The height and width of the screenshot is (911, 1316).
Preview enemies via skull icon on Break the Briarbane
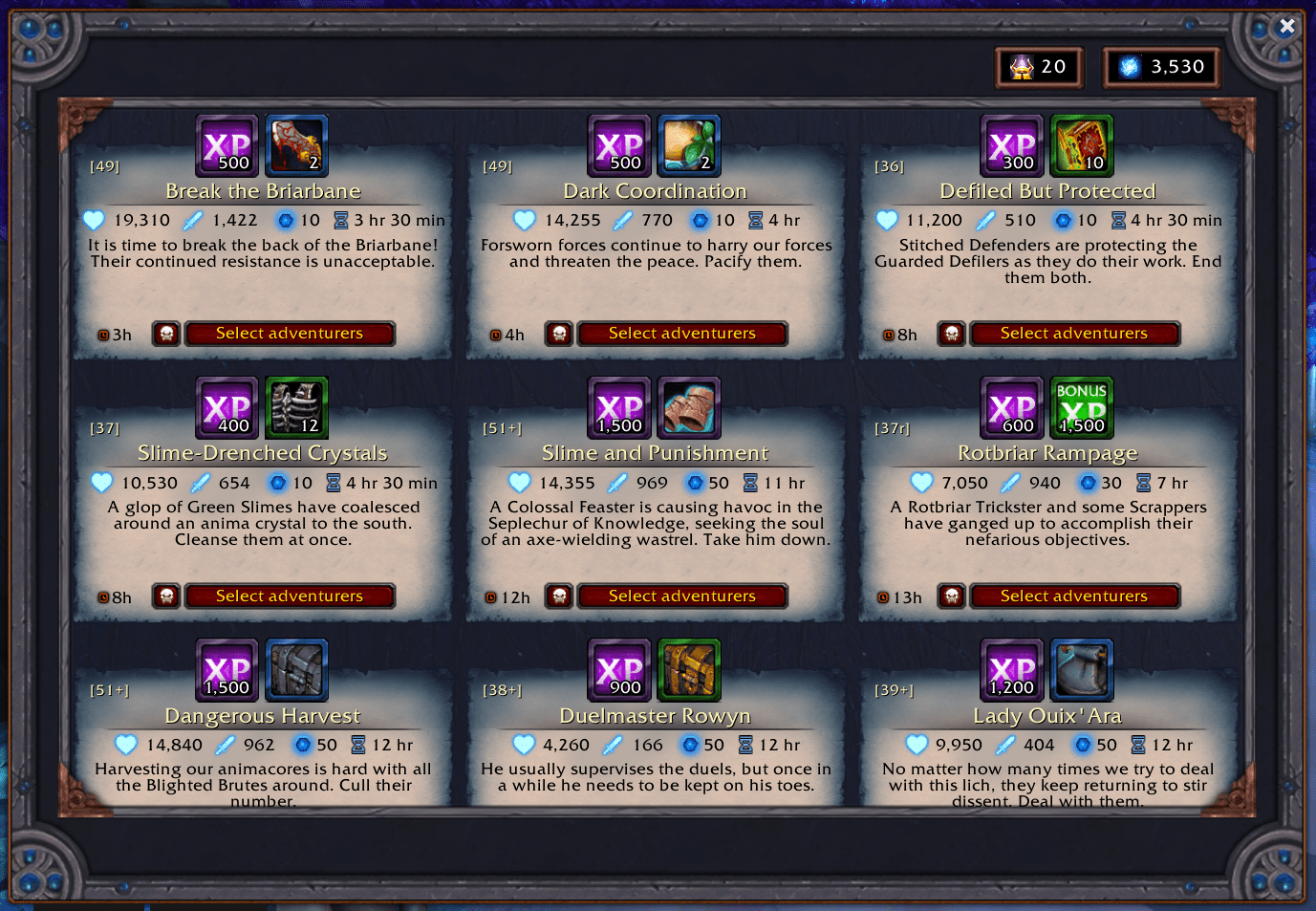click(166, 334)
